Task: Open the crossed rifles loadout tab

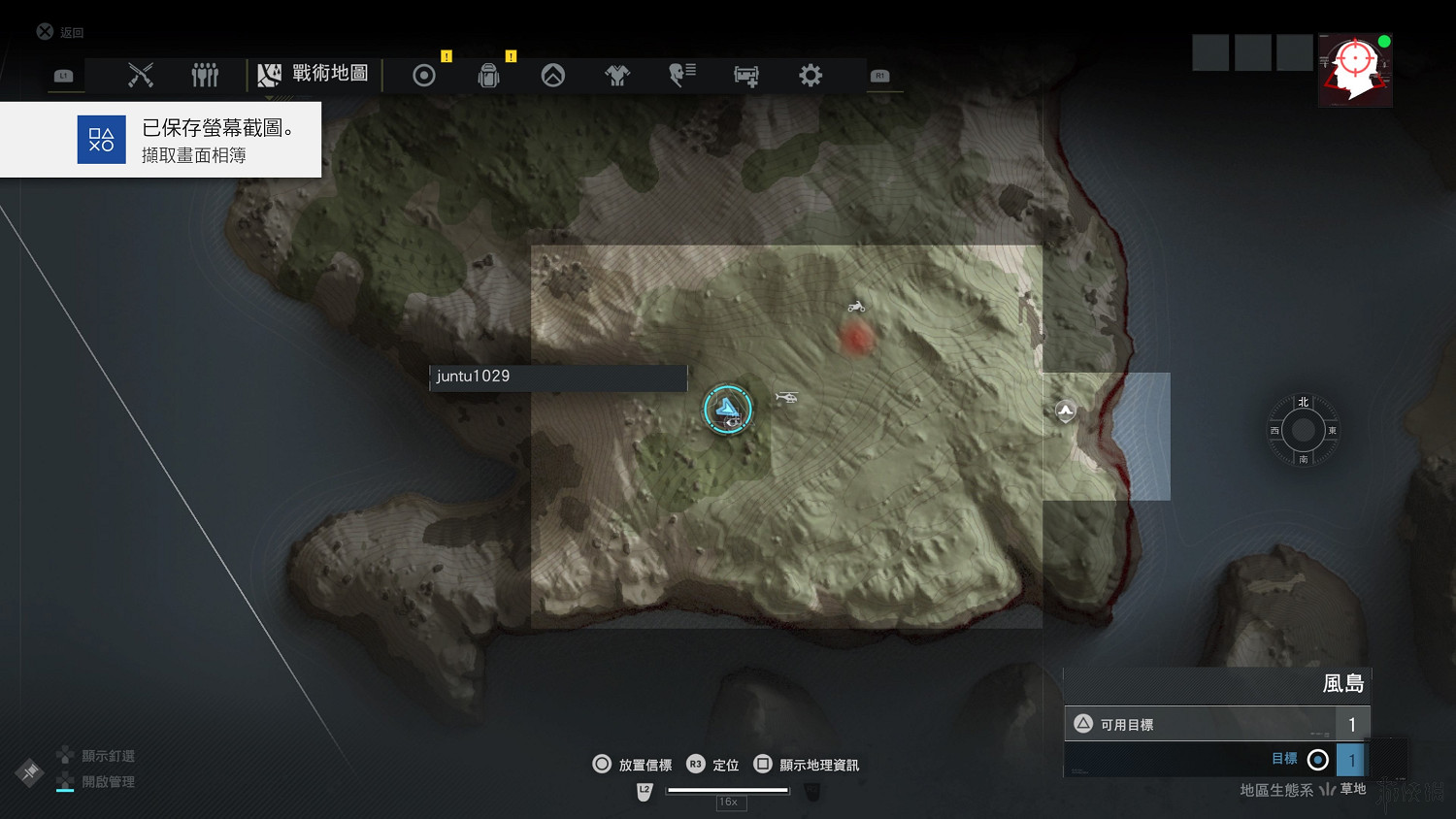Action: [141, 75]
